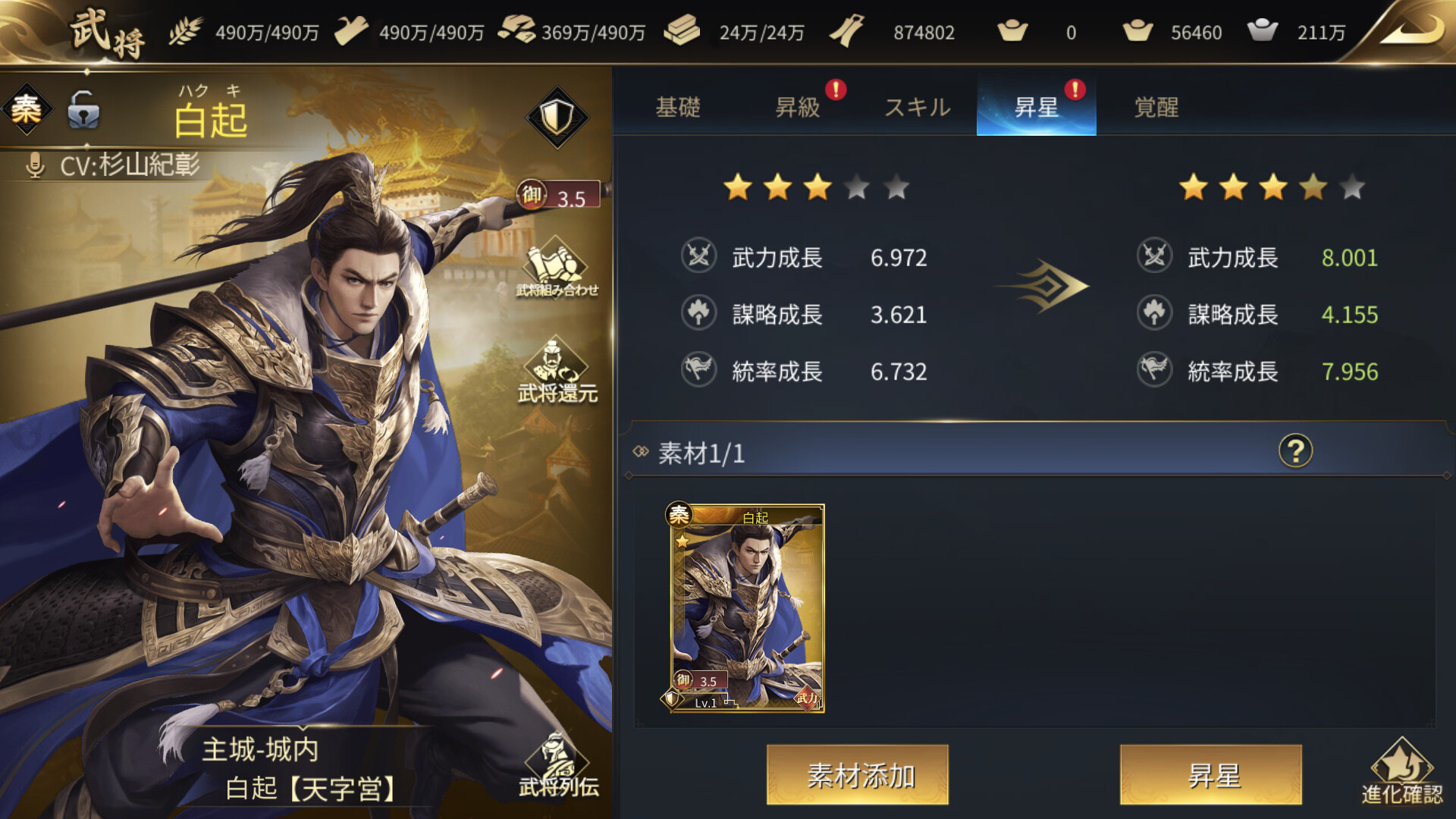
Task: Select the fifth star on upgrade preview
Action: [1351, 188]
